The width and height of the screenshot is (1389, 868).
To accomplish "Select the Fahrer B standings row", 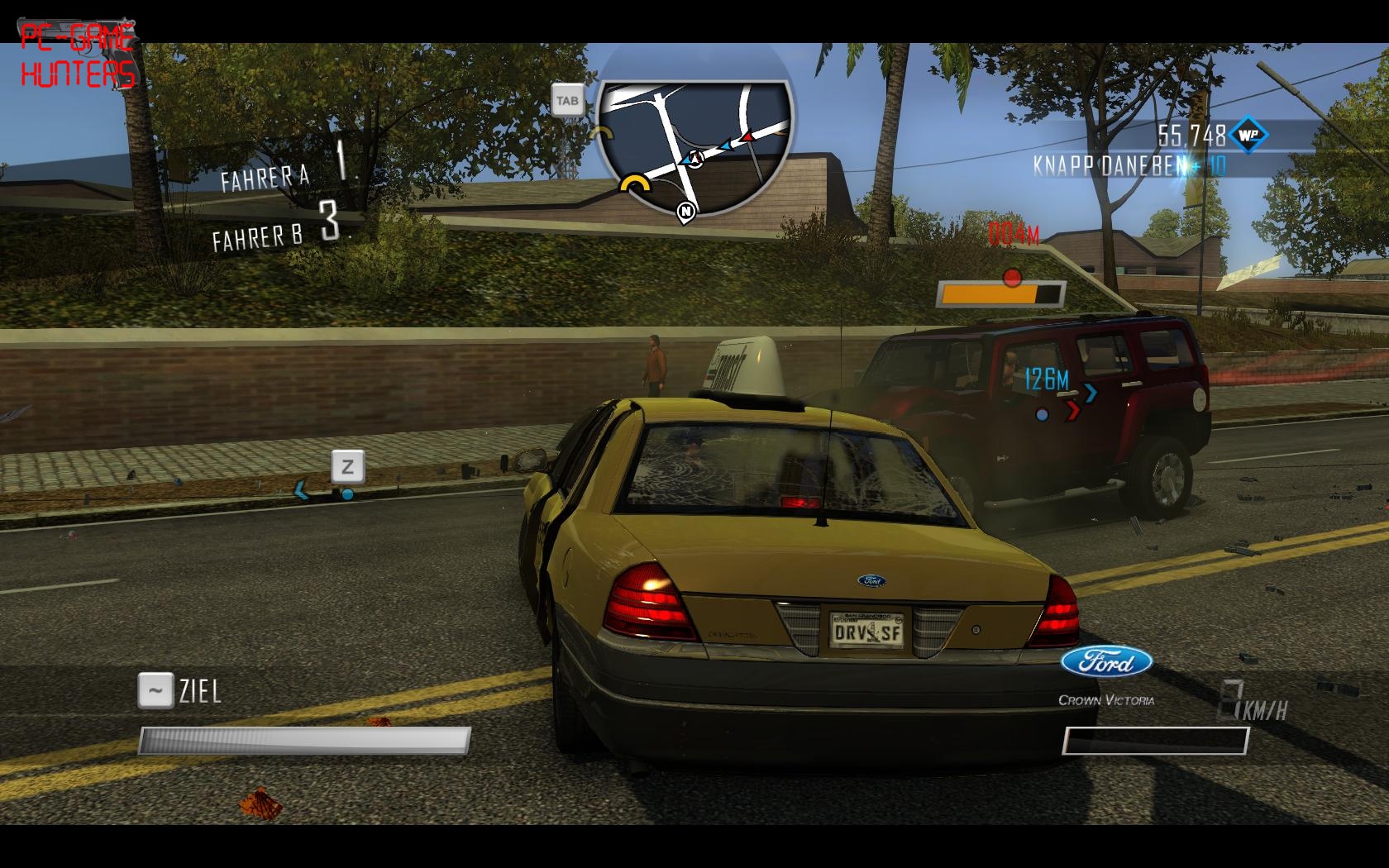I will coord(281,229).
